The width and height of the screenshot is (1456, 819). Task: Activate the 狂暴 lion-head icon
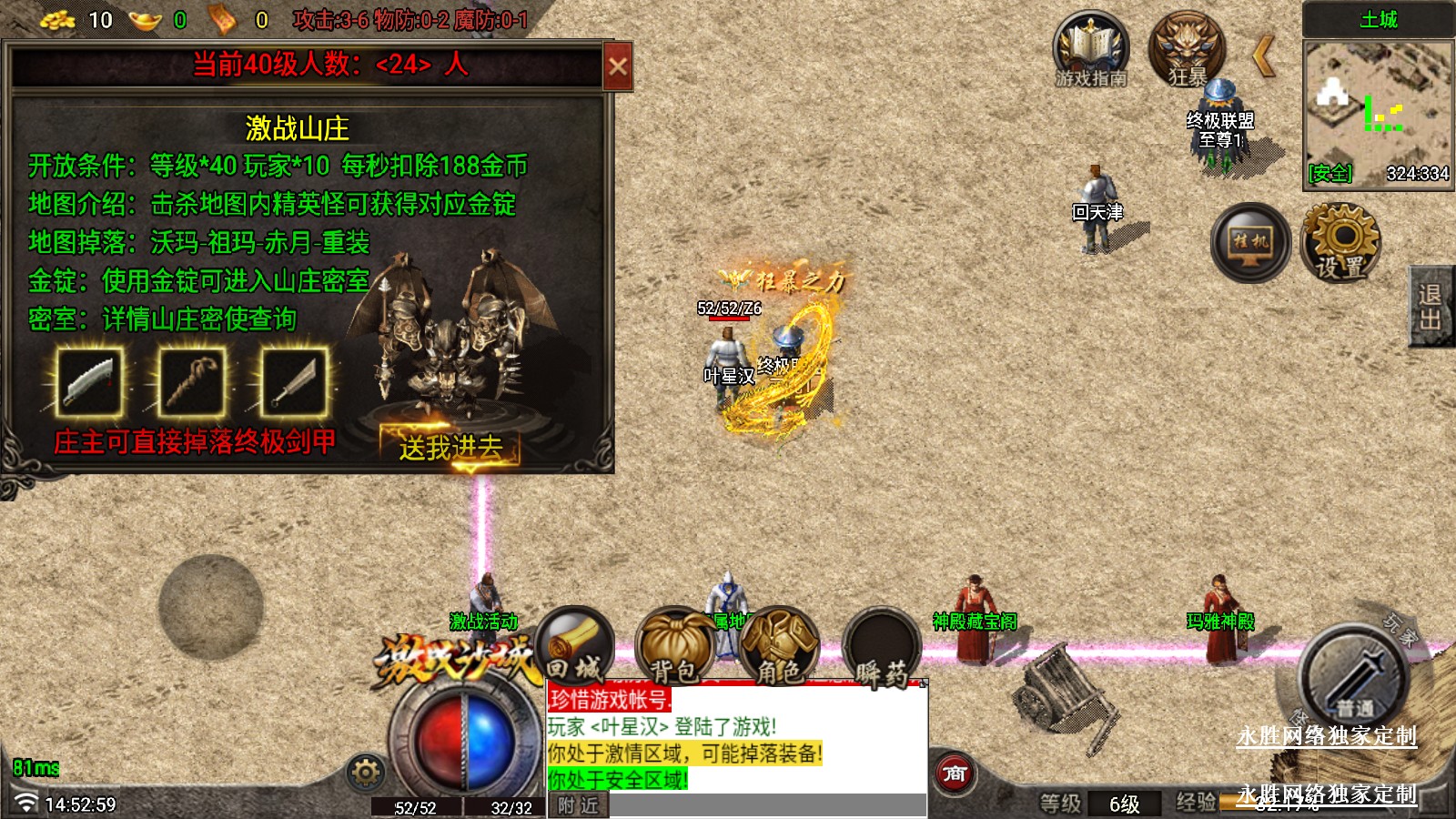point(1187,50)
